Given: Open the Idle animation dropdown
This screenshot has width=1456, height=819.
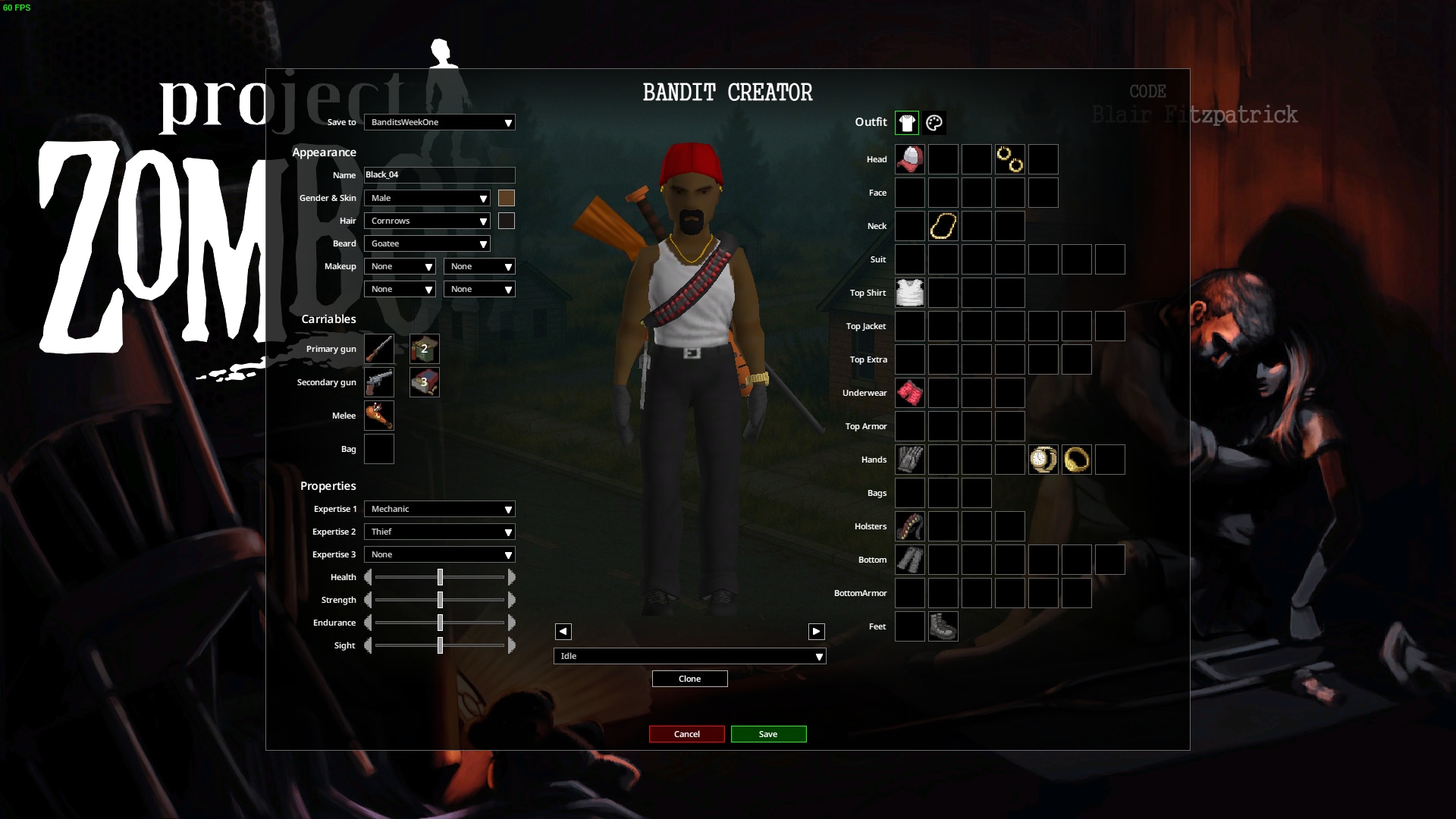Looking at the screenshot, I should pyautogui.click(x=689, y=656).
